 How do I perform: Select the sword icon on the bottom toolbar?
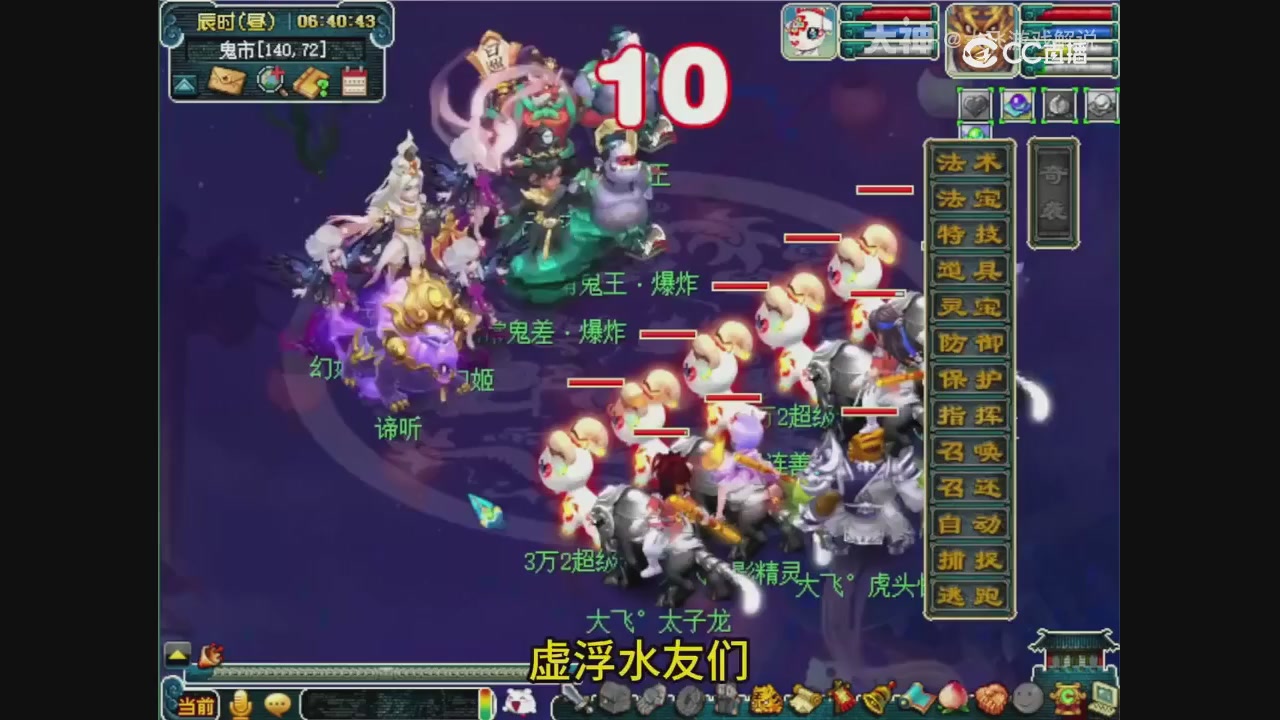click(571, 703)
